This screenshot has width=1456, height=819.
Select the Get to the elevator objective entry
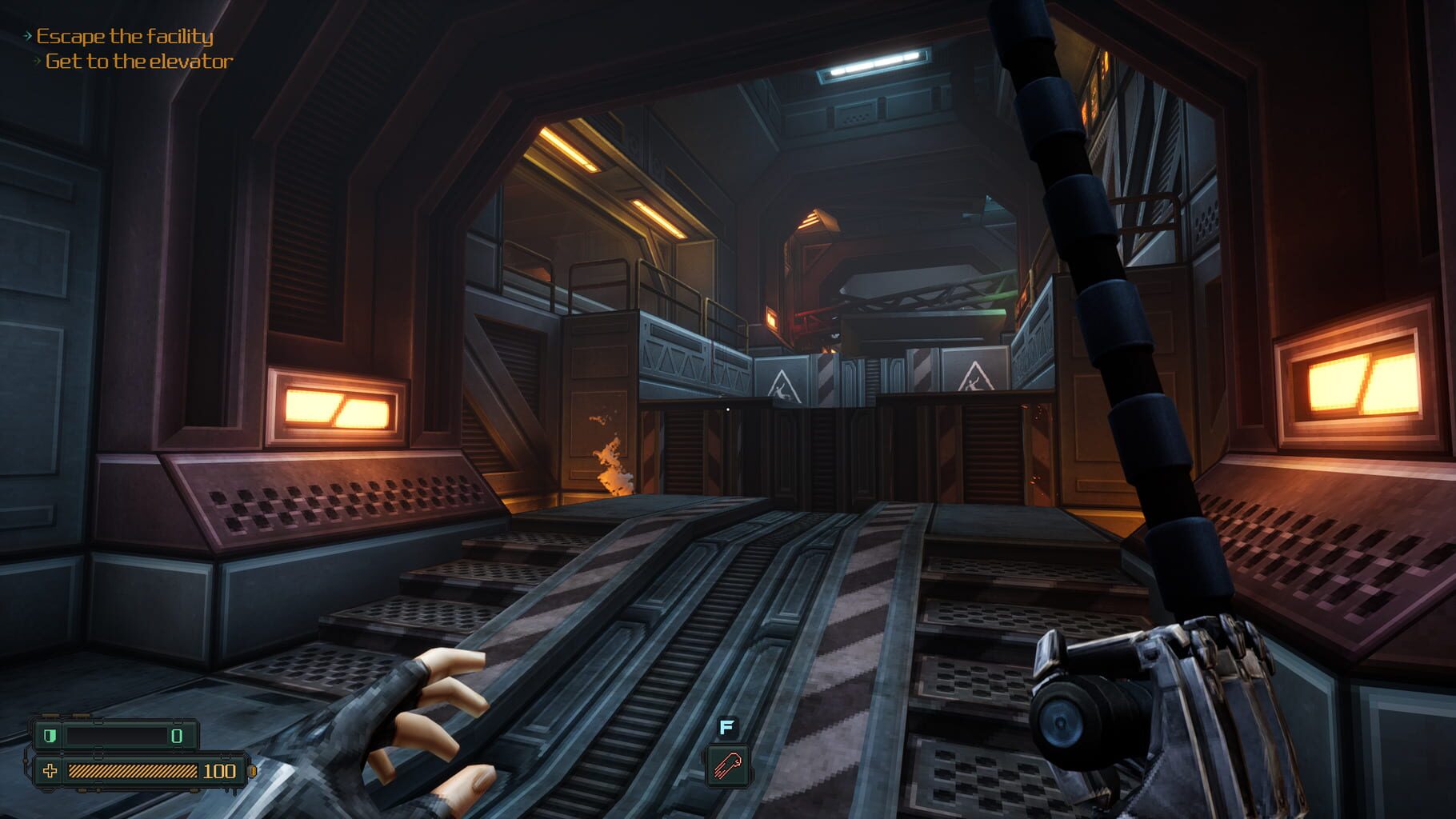tap(138, 60)
